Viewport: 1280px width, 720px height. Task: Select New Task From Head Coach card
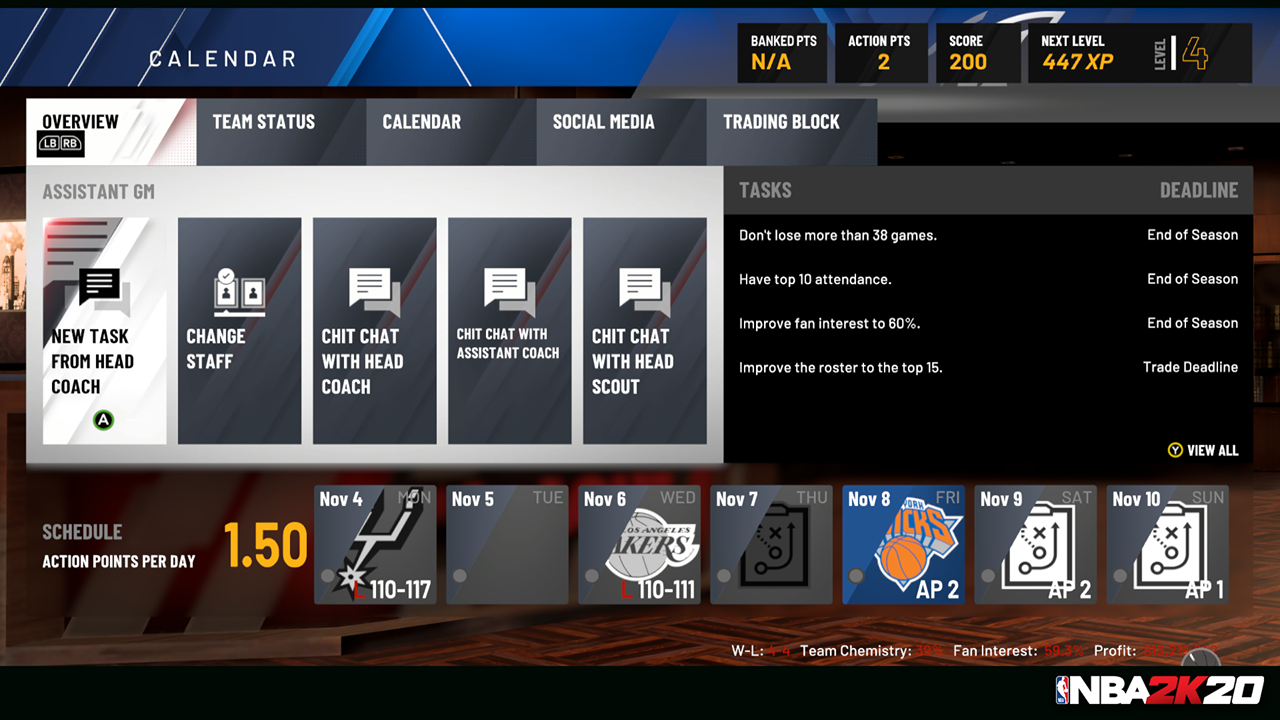pos(104,330)
